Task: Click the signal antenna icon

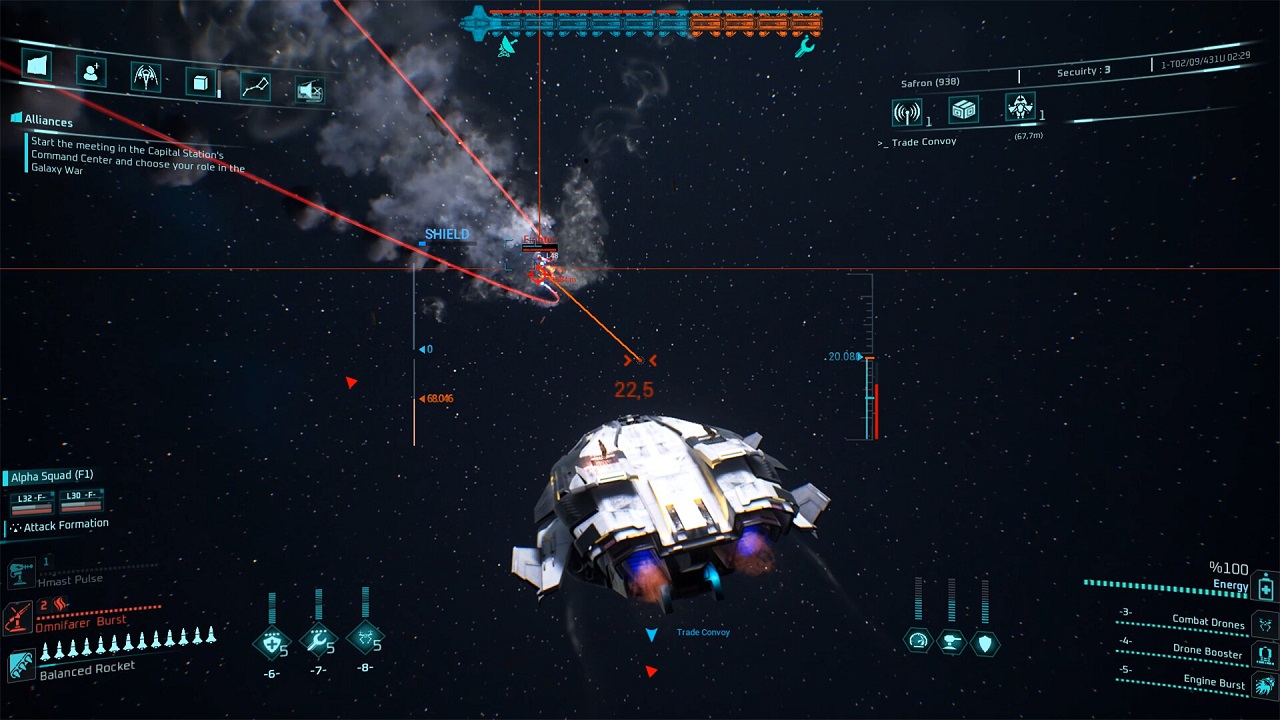Action: [906, 113]
